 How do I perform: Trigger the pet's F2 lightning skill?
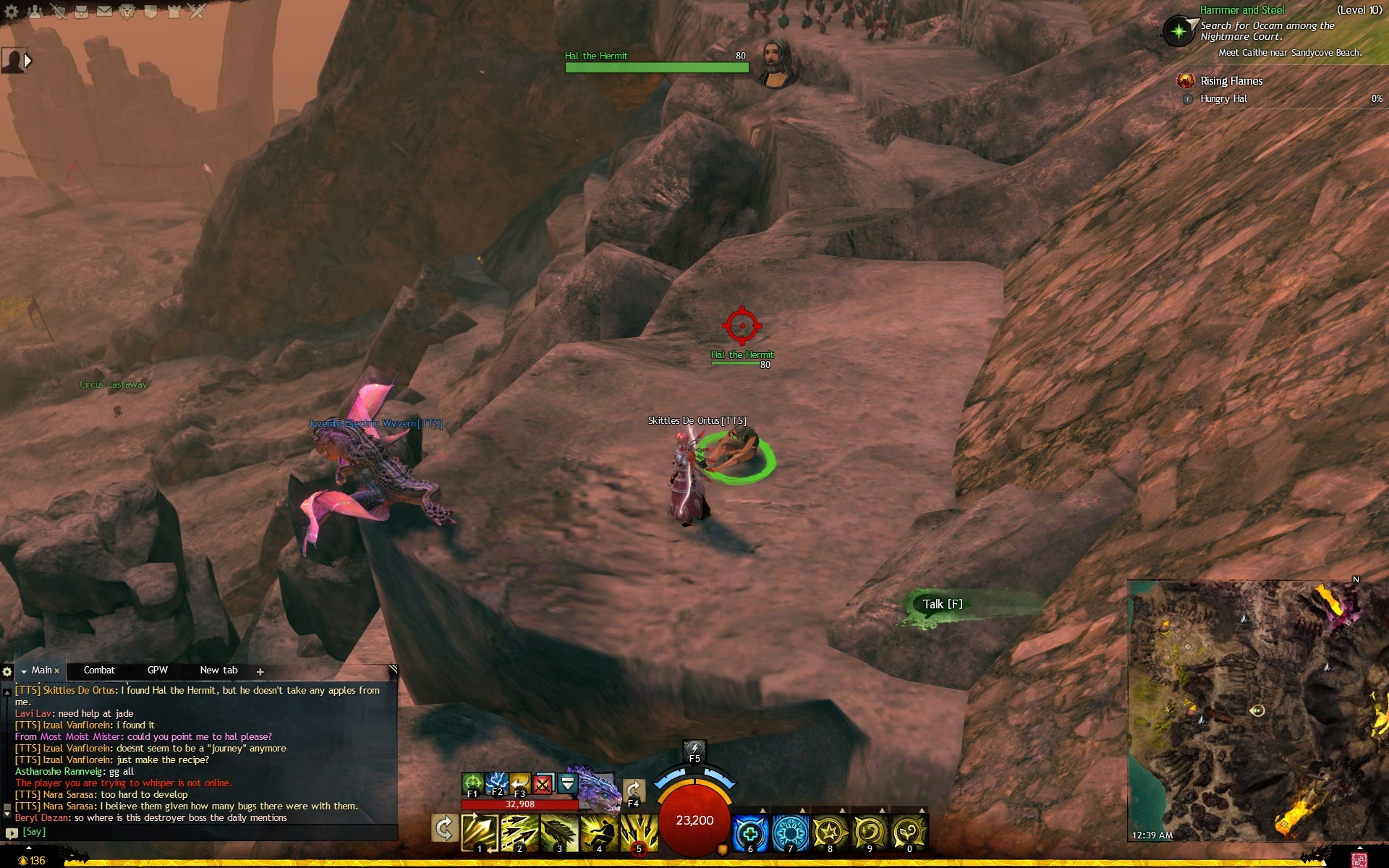(x=496, y=783)
